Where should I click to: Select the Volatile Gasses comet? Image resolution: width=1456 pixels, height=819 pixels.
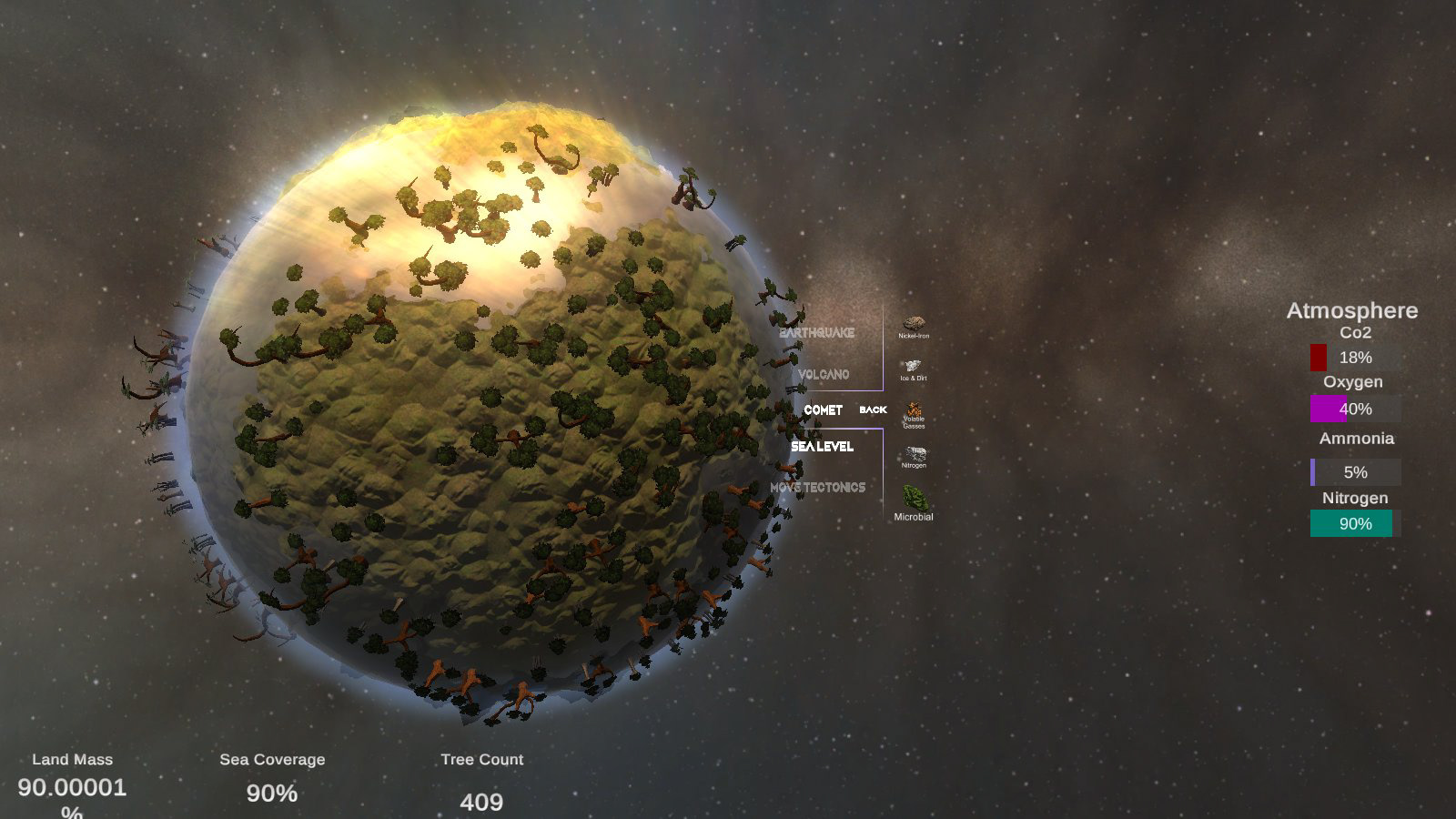(x=914, y=410)
